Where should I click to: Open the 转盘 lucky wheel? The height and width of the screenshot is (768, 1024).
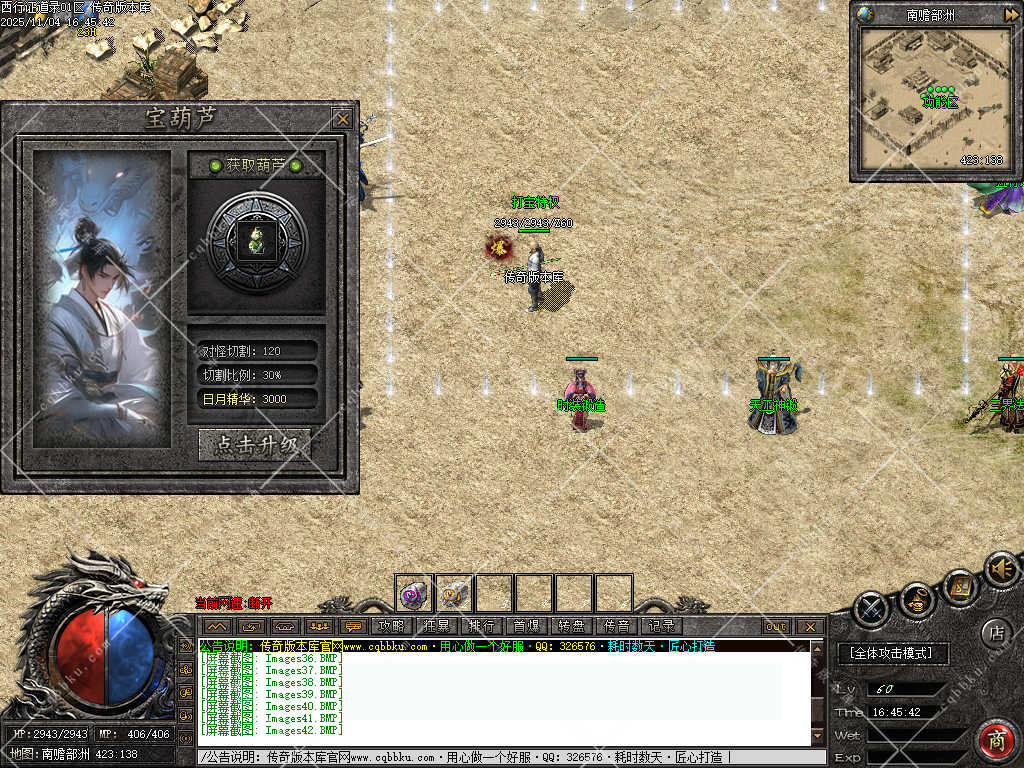(571, 626)
